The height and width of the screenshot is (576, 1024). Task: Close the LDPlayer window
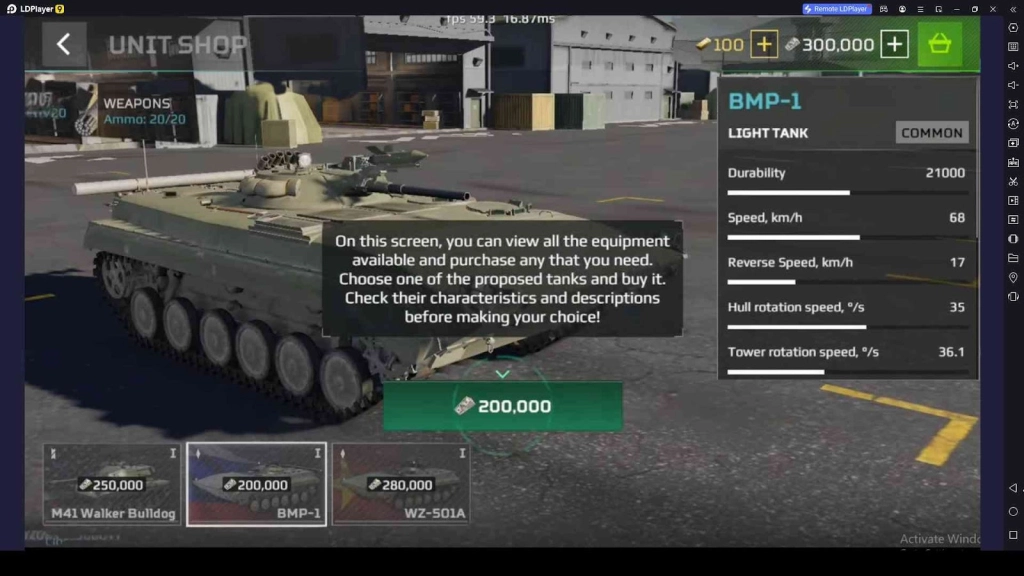995,9
